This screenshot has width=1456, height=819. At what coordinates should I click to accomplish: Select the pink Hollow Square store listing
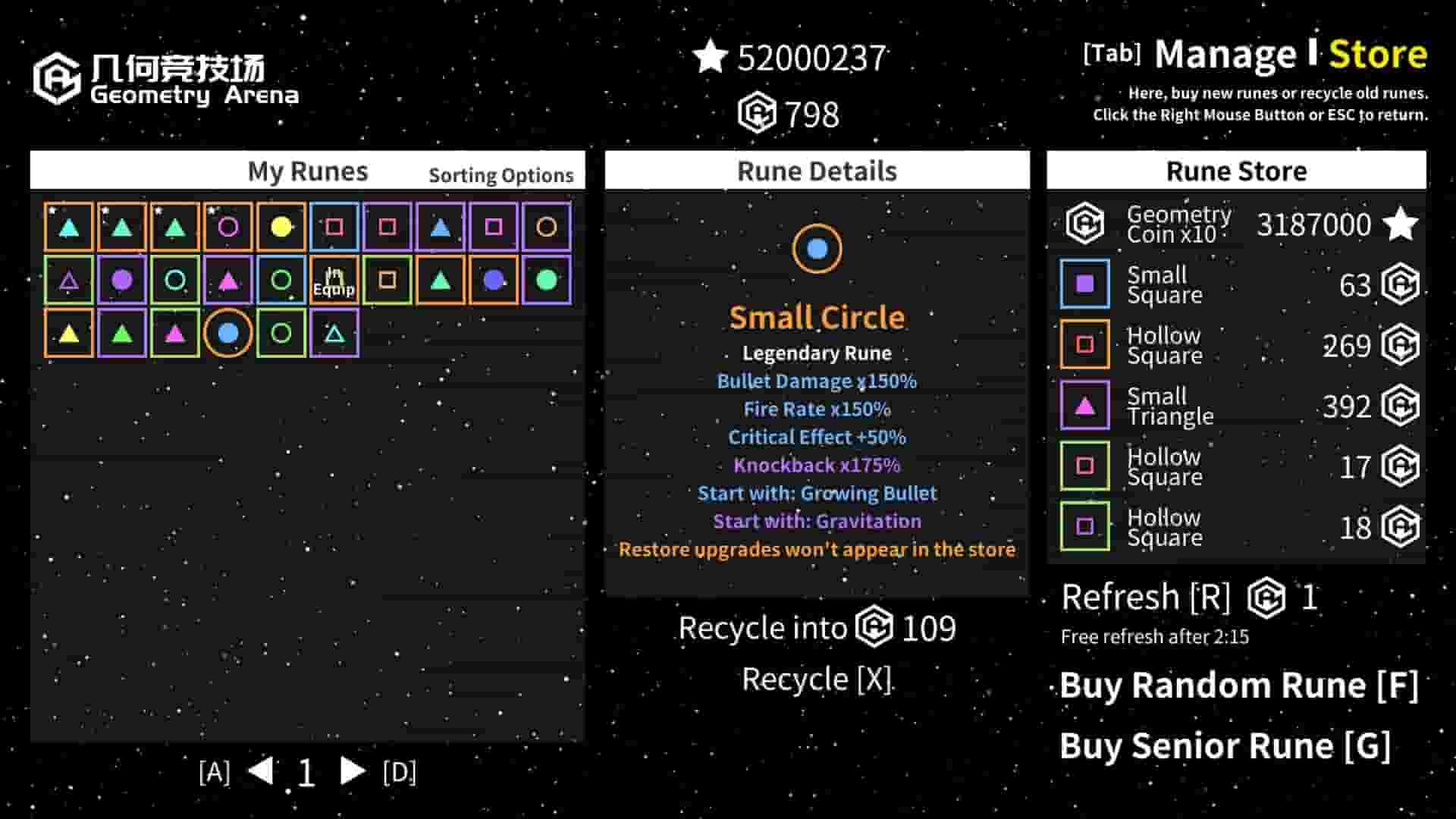[x=1228, y=466]
